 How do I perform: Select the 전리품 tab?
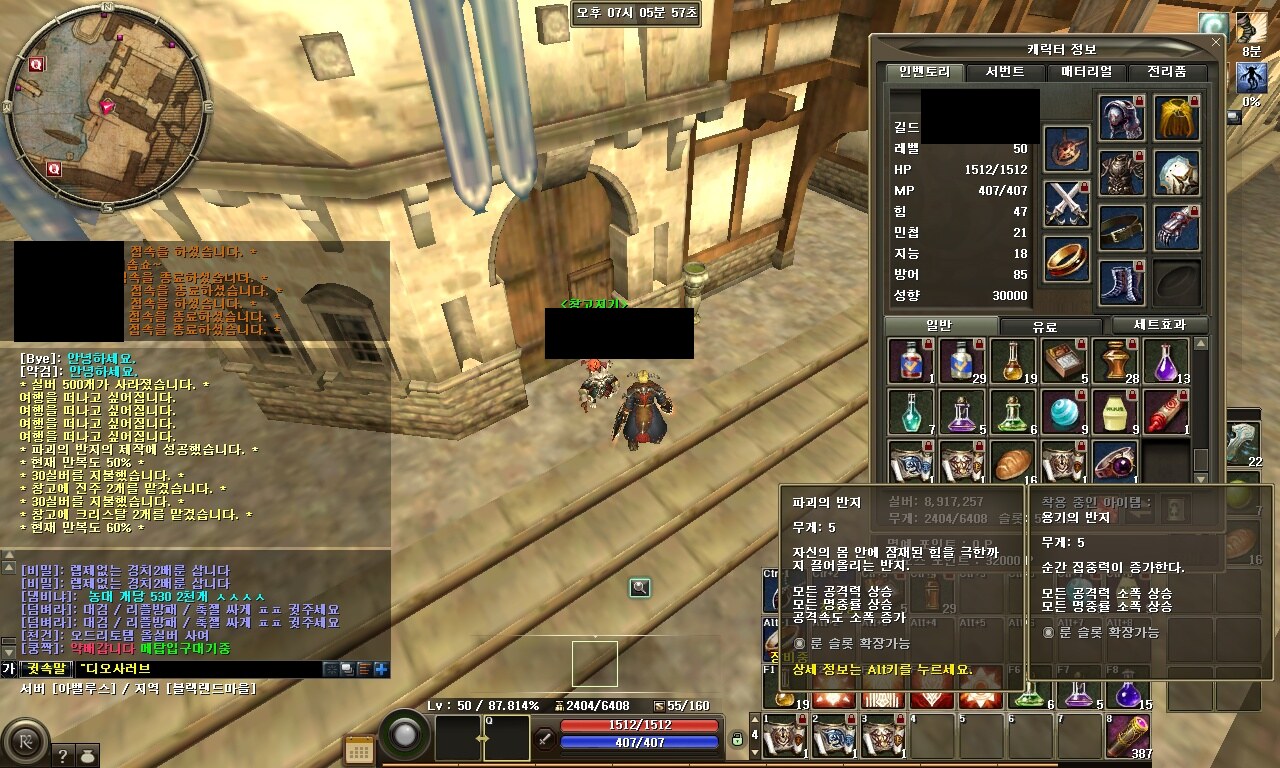click(1166, 72)
